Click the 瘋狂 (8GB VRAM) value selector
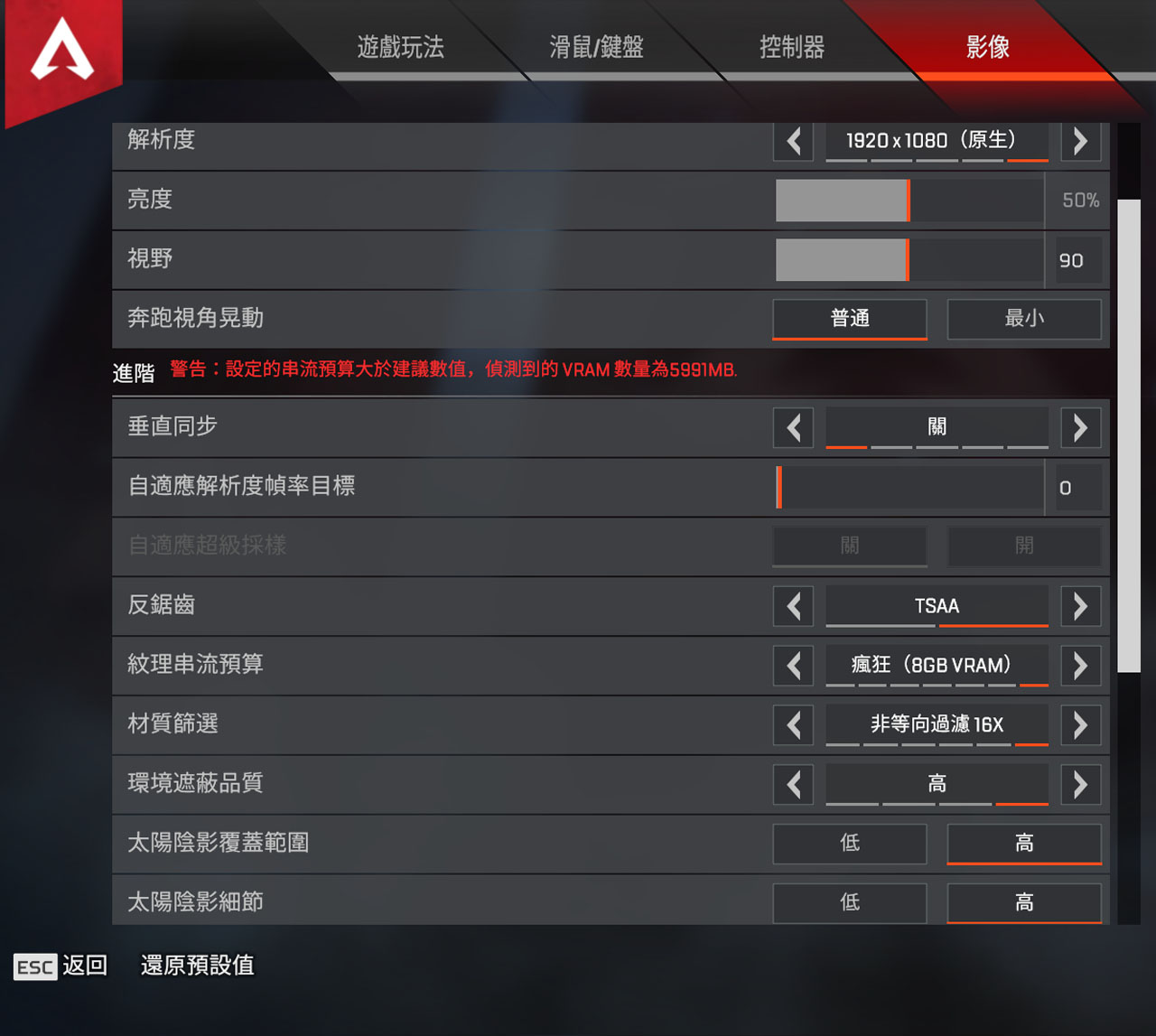 (937, 666)
